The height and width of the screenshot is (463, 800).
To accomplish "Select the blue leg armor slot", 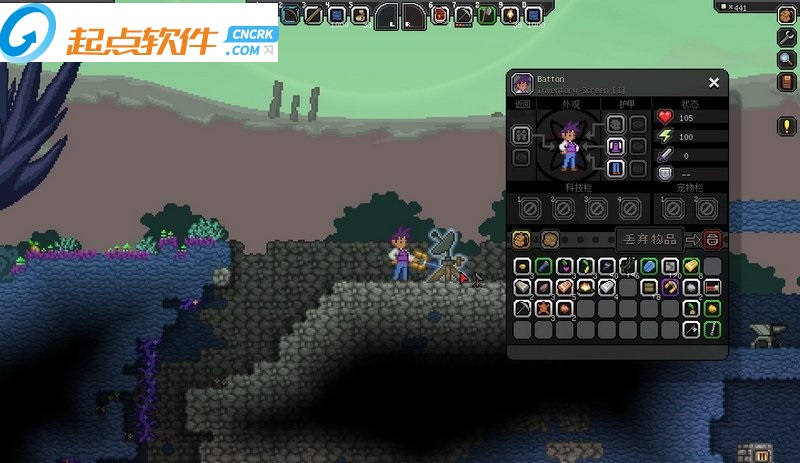I will pyautogui.click(x=616, y=168).
